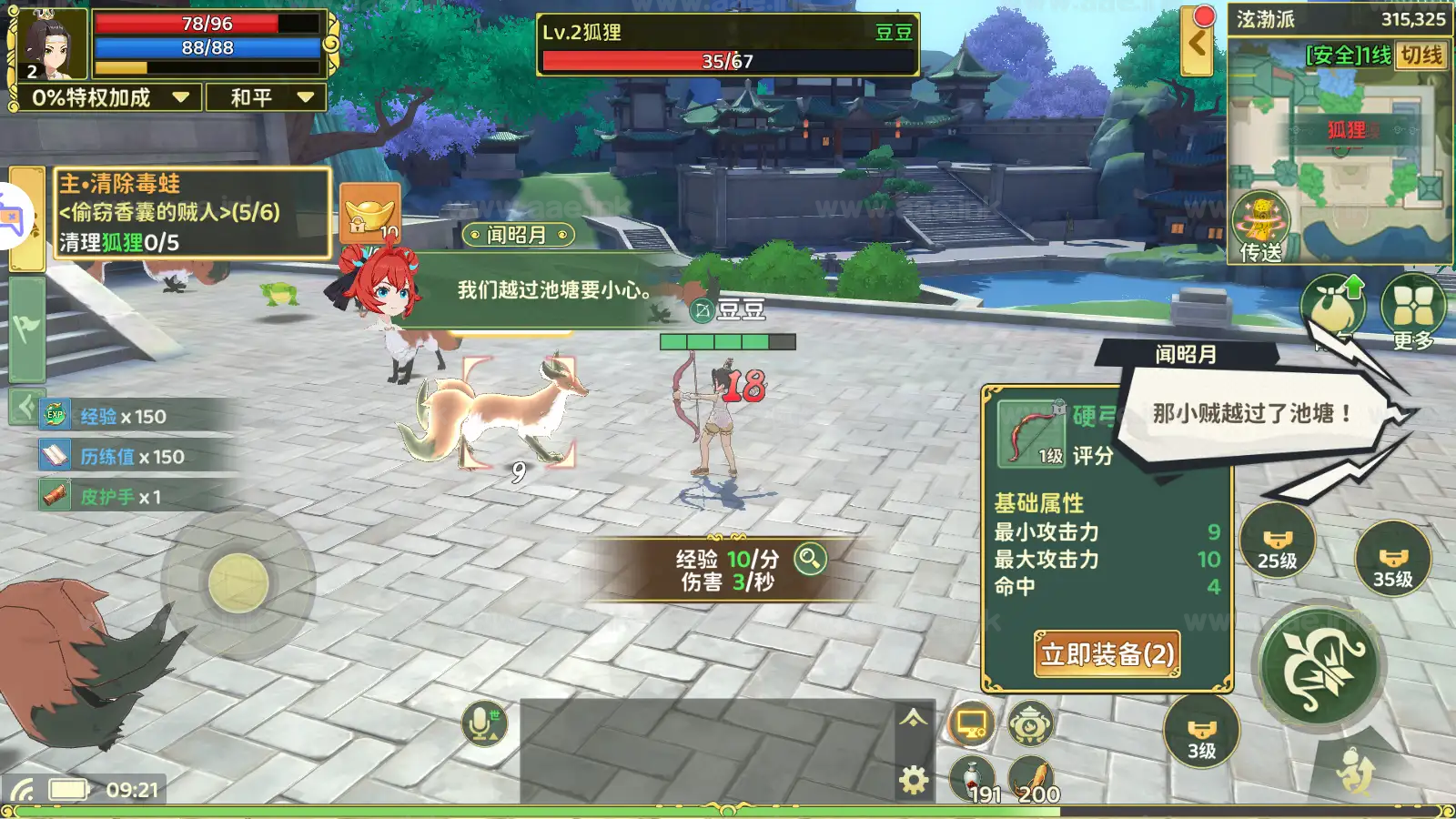The image size is (1456, 819).
Task: Collapse the minimap with the orange arrow tab
Action: click(x=1198, y=41)
